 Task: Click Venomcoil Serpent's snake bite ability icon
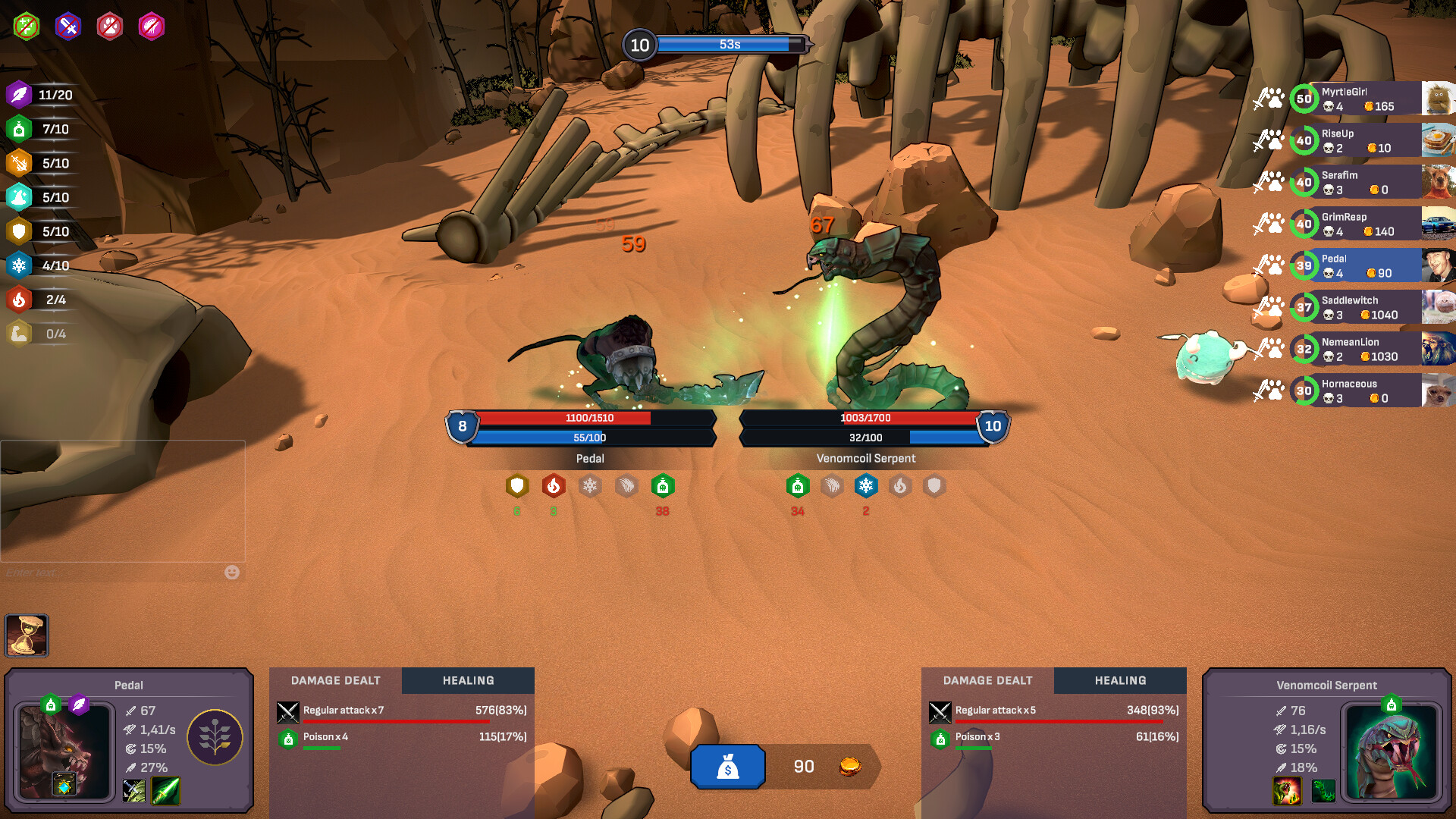[1287, 791]
